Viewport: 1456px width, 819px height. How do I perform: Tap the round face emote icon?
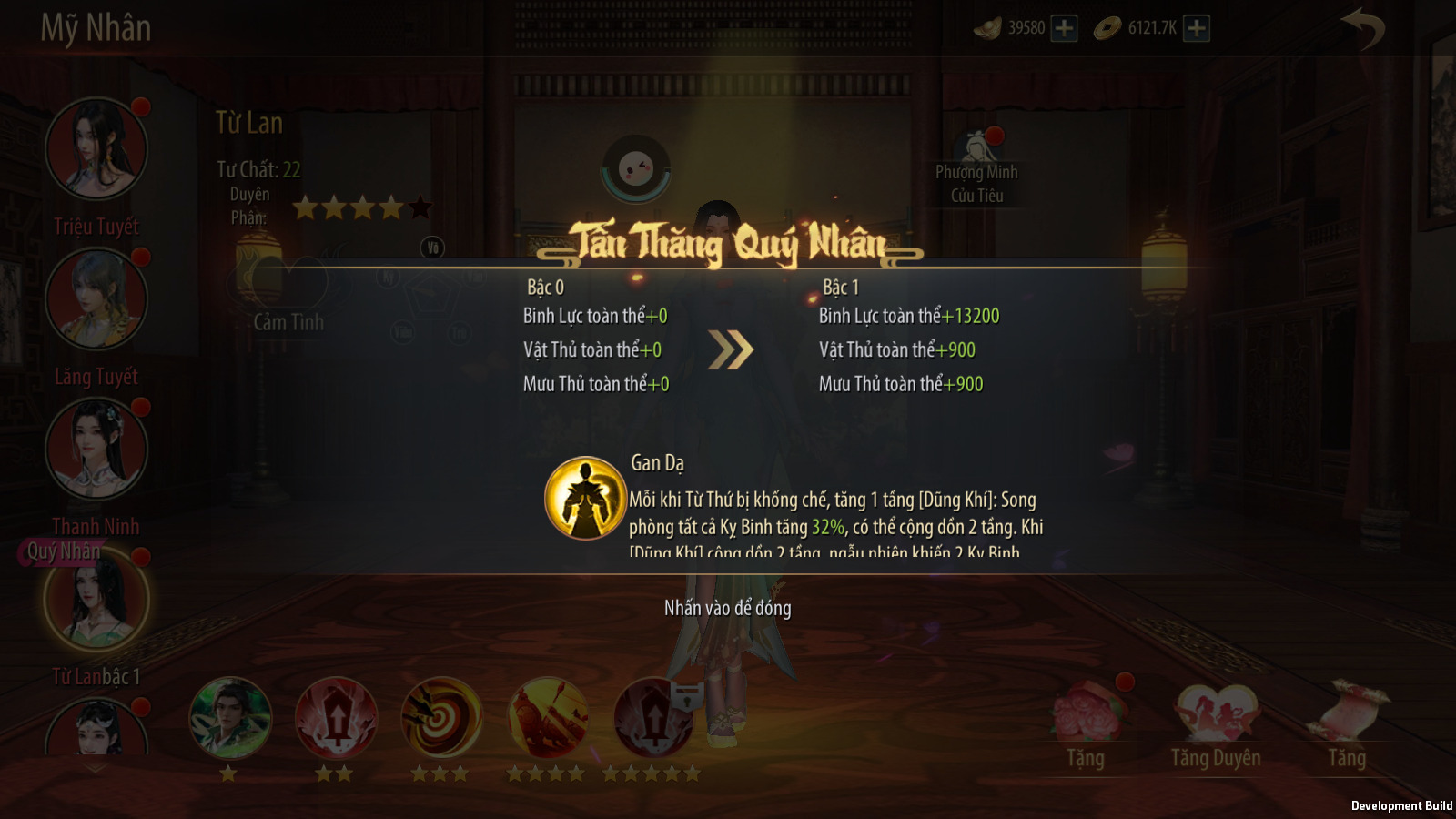[x=636, y=168]
